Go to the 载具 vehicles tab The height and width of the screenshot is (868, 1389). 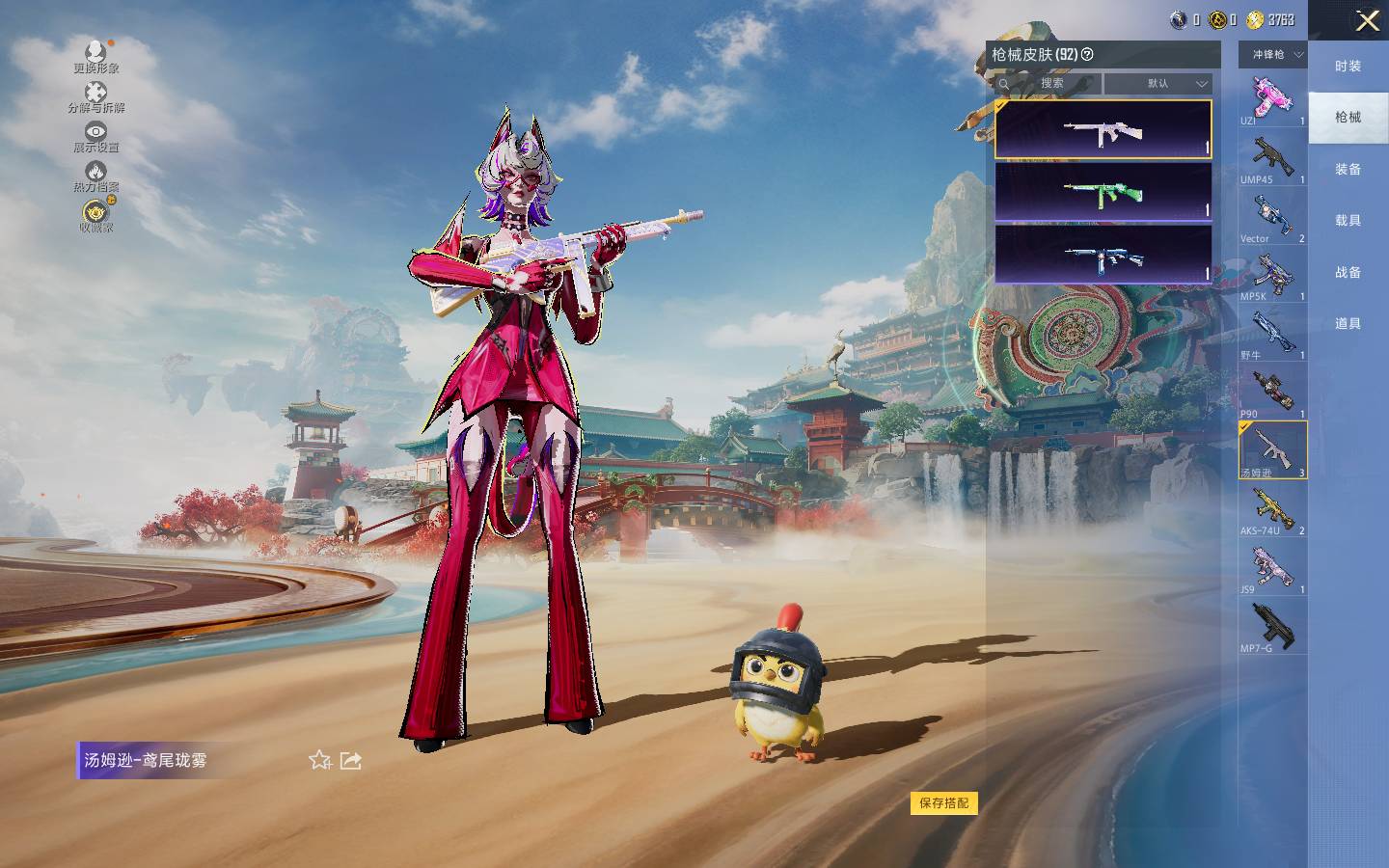(1348, 220)
